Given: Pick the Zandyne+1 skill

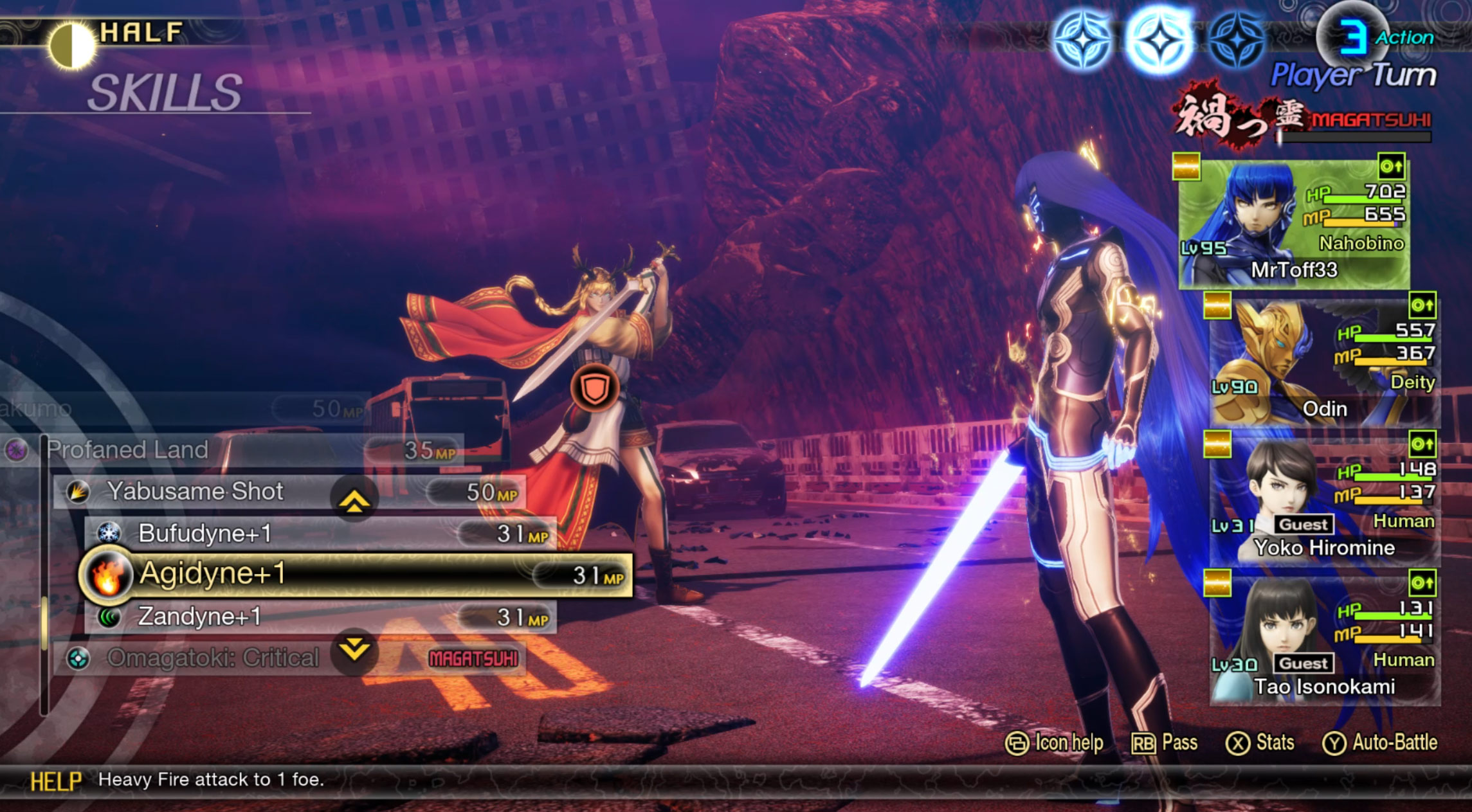Looking at the screenshot, I should [x=320, y=617].
